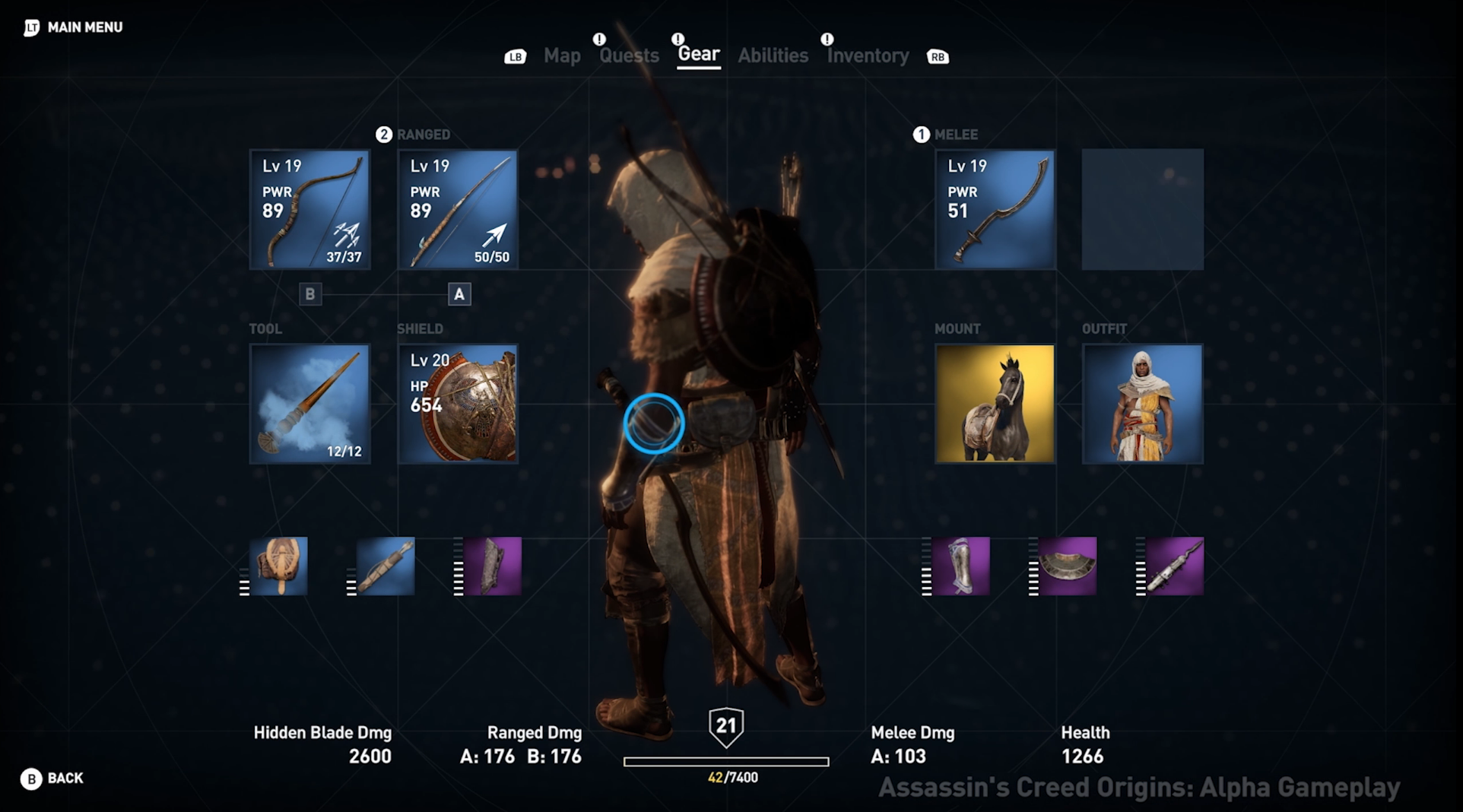Select the Lv 19 curved sword melee slot
This screenshot has width=1463, height=812.
(995, 210)
